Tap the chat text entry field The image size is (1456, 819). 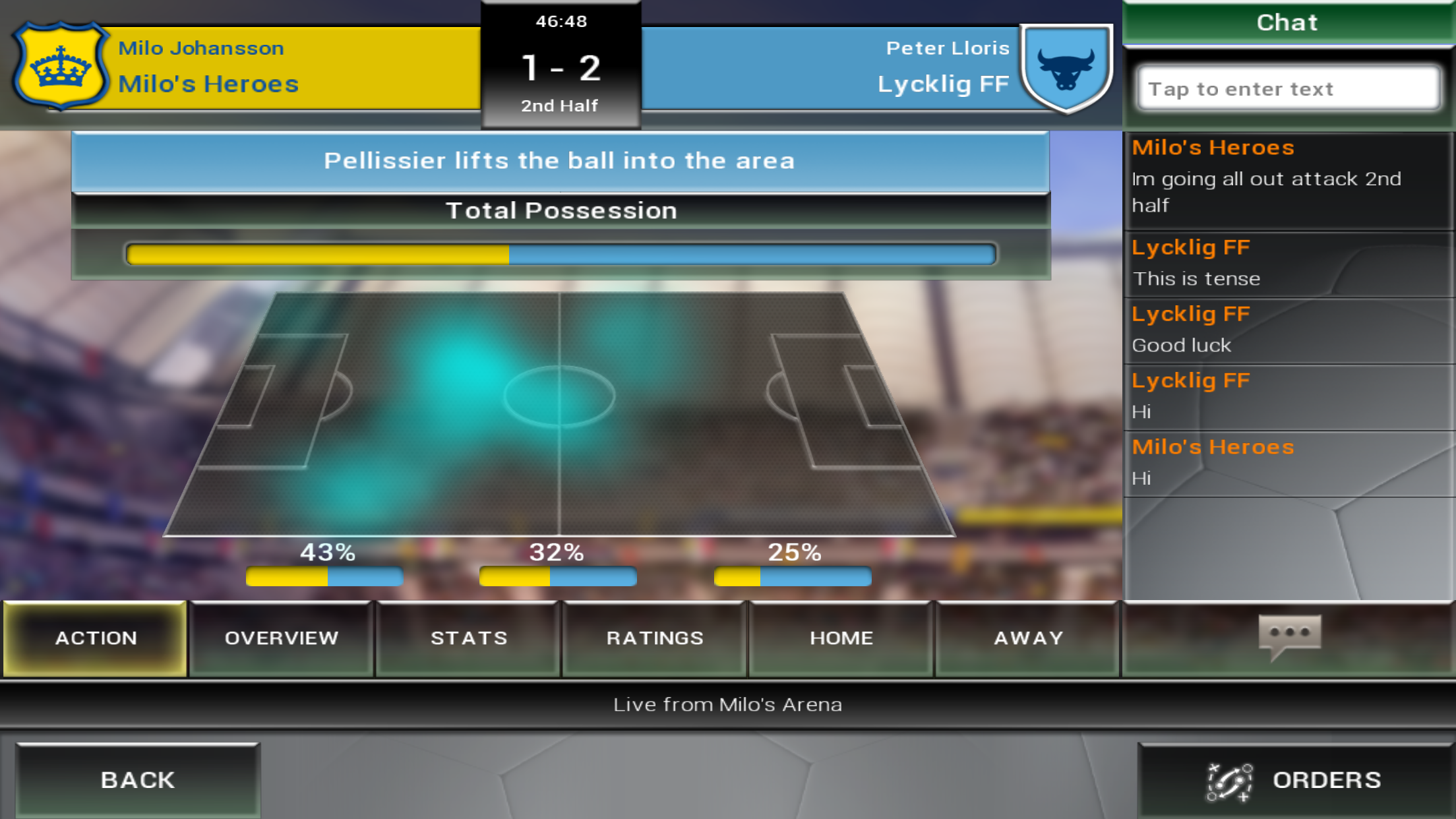(1289, 88)
